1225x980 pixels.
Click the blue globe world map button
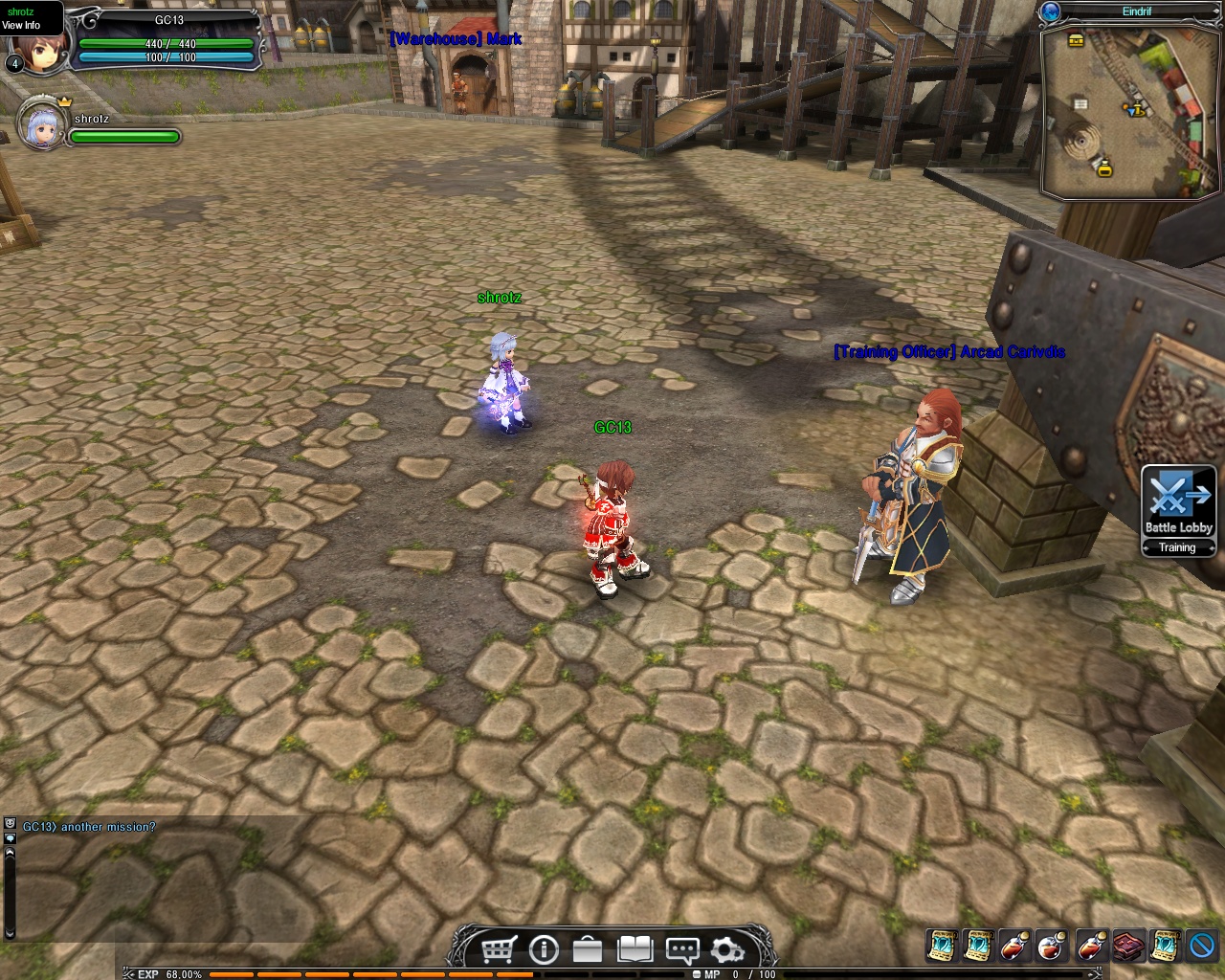tap(1051, 11)
